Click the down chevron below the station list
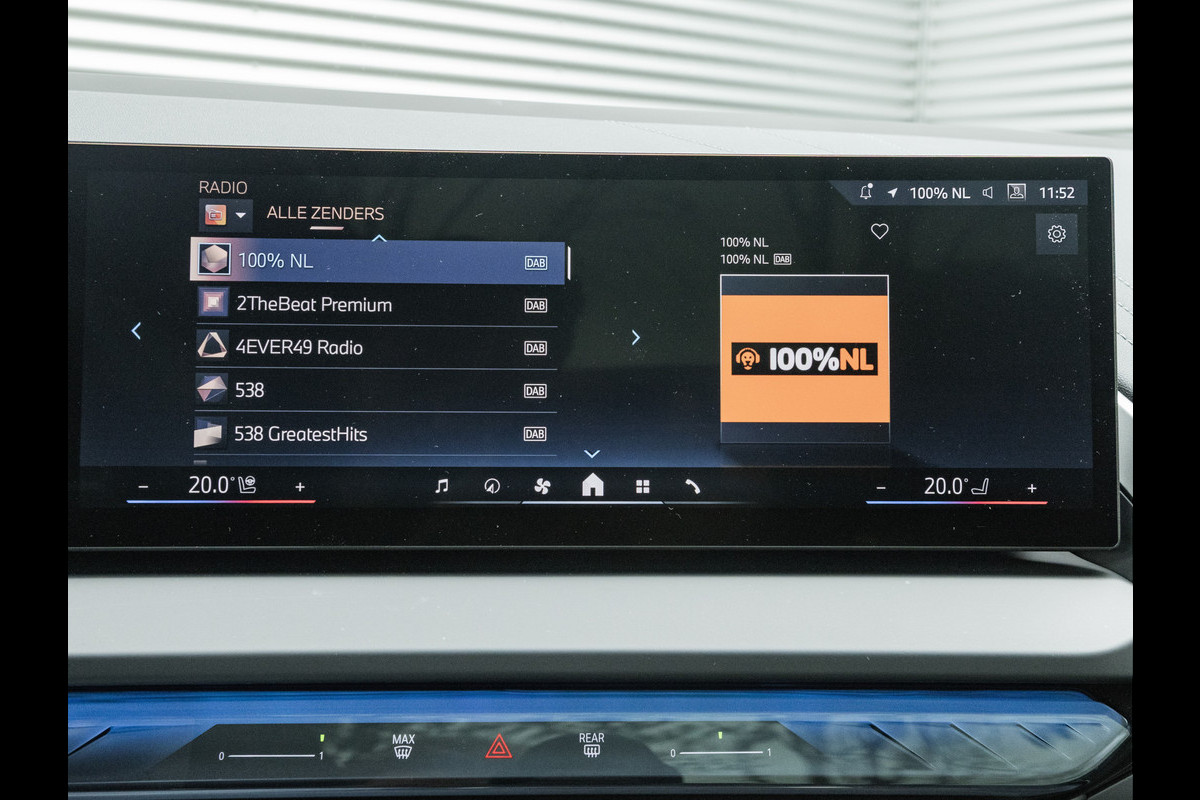The image size is (1200, 800). pos(591,454)
